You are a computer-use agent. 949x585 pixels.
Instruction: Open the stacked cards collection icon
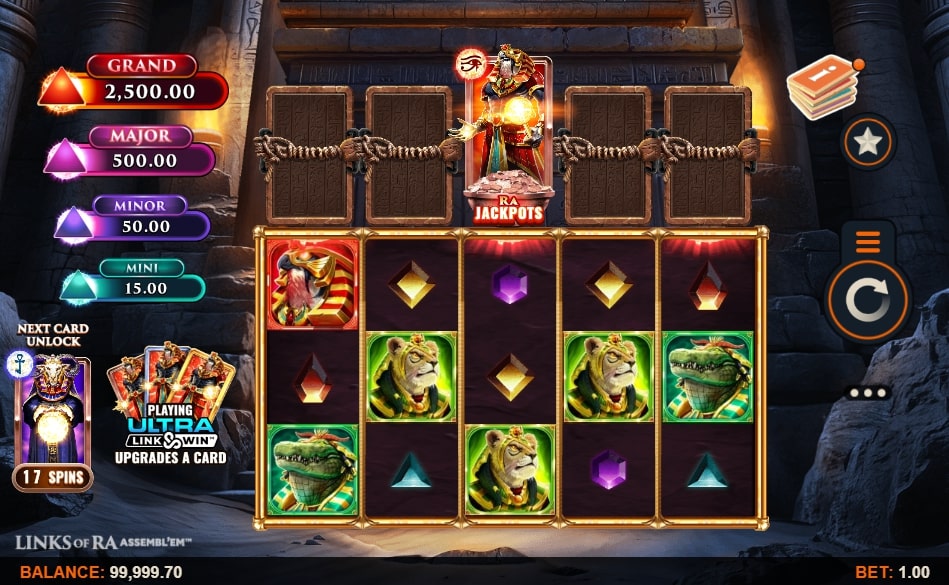point(822,86)
